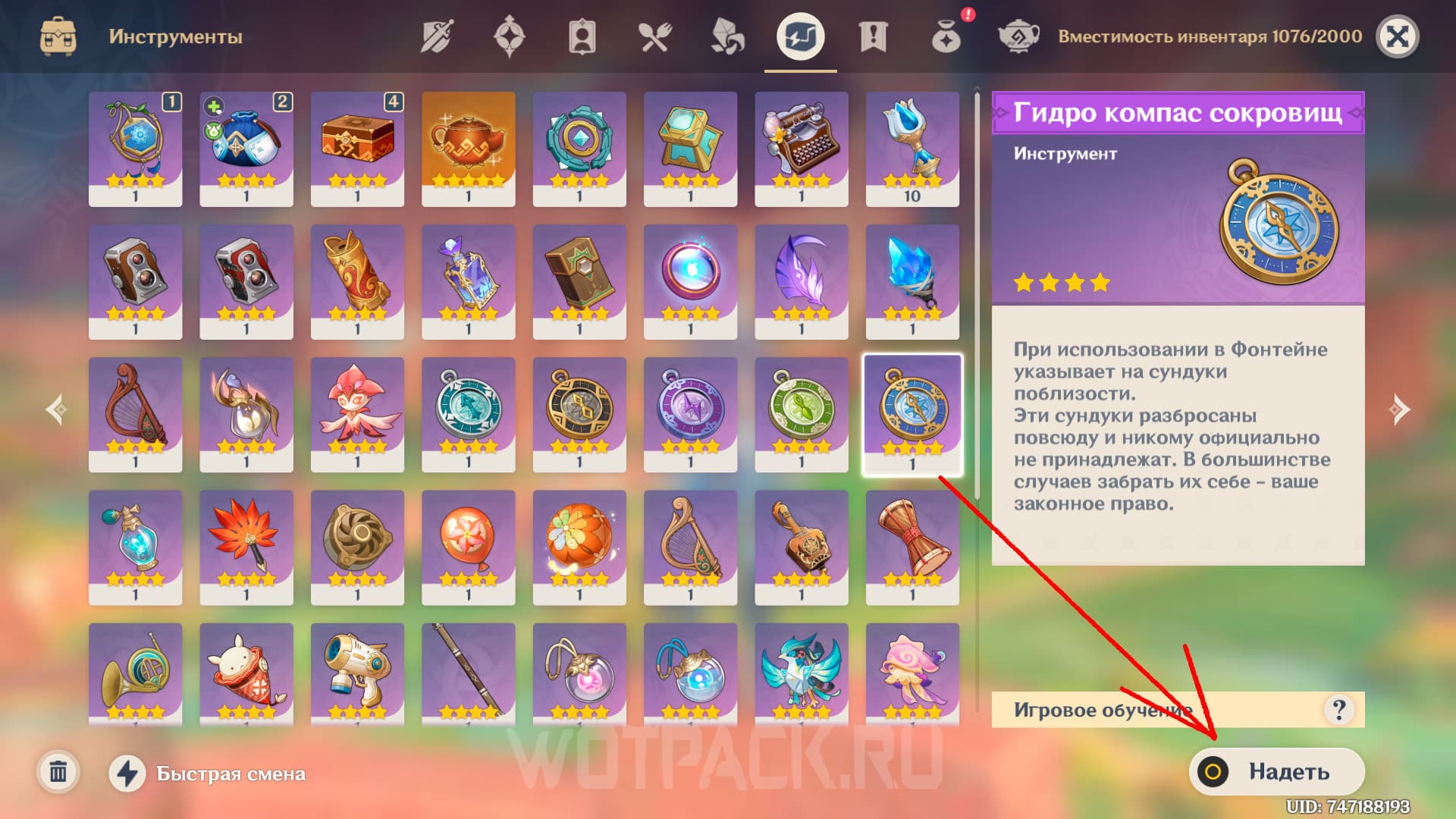This screenshot has height=819, width=1456.
Task: Open the Quest Items inventory icon
Action: [x=872, y=34]
